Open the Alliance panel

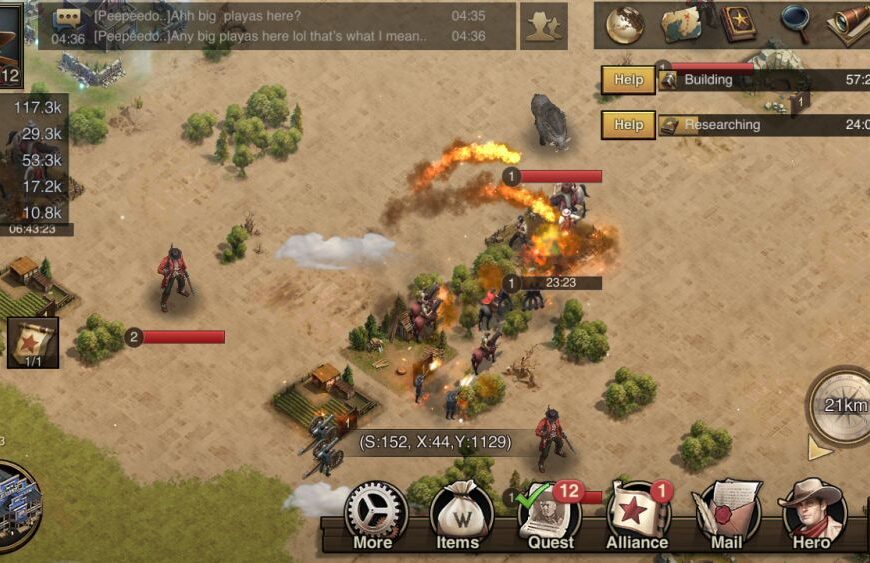(x=637, y=514)
